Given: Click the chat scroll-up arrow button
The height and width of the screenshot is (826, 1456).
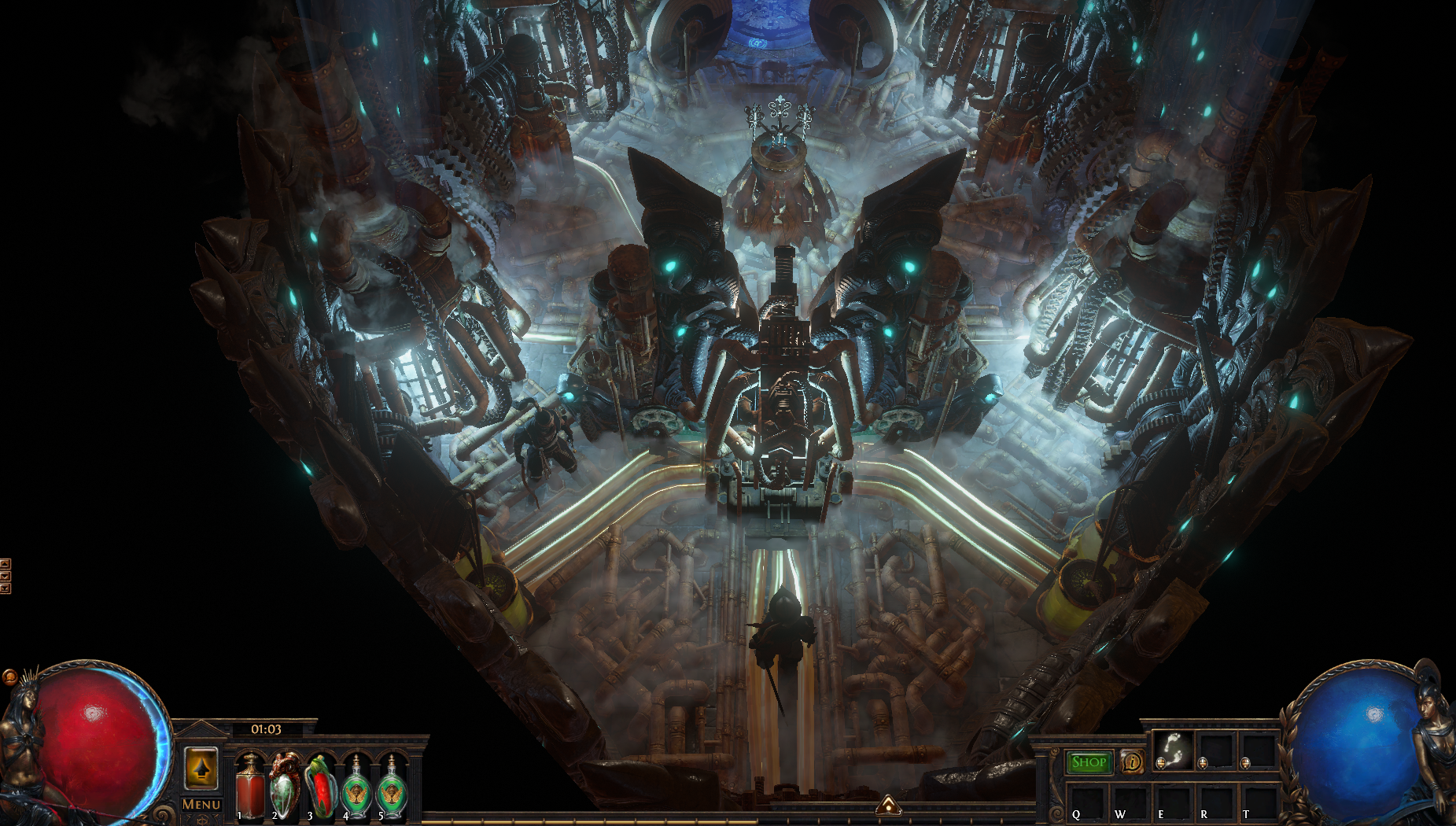Looking at the screenshot, I should pyautogui.click(x=5, y=563).
